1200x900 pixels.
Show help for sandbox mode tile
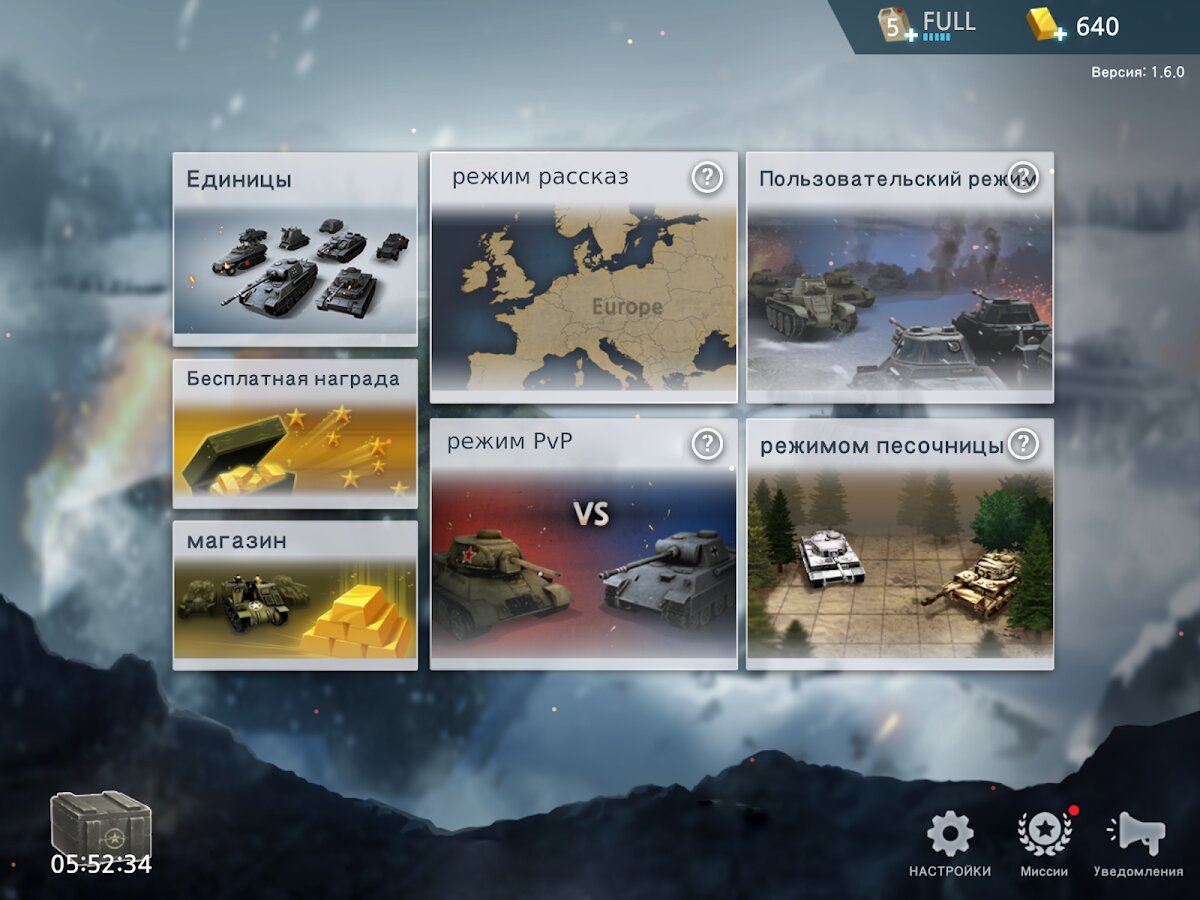pos(1022,444)
